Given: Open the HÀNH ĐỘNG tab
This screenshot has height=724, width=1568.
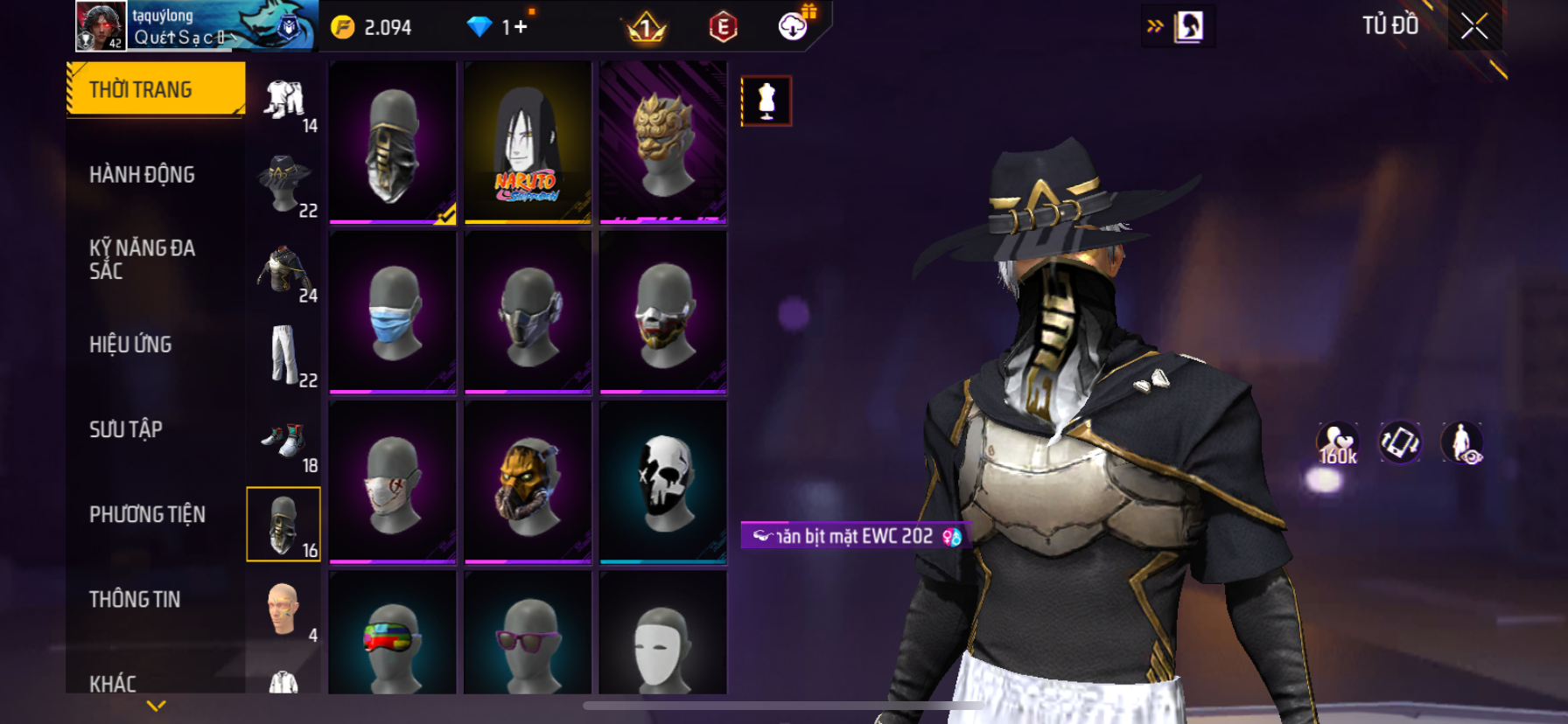Looking at the screenshot, I should 142,175.
